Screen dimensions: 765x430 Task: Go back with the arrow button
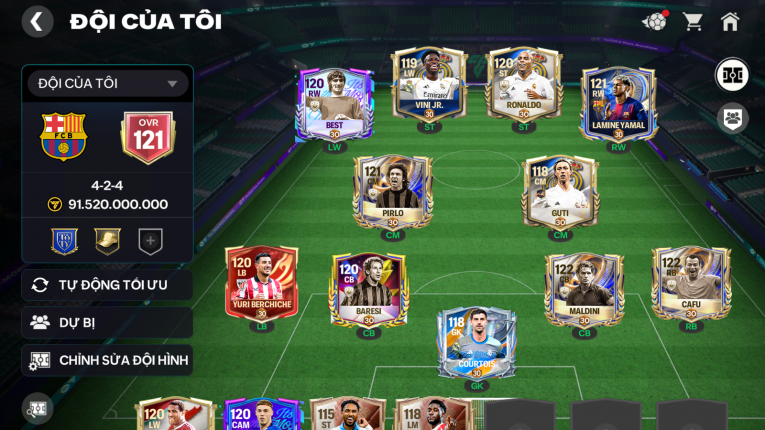[x=37, y=21]
